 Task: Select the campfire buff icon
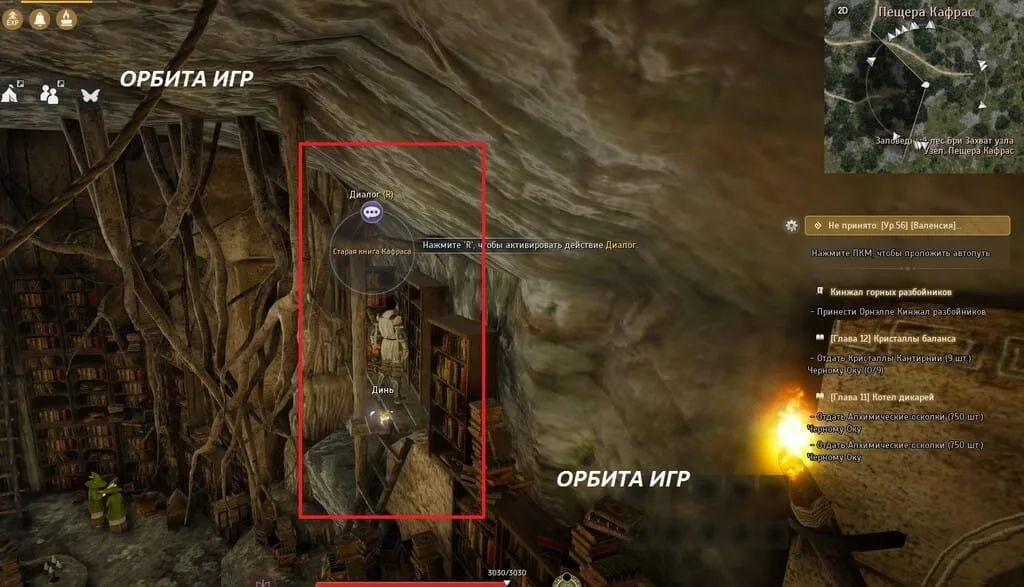pos(66,18)
